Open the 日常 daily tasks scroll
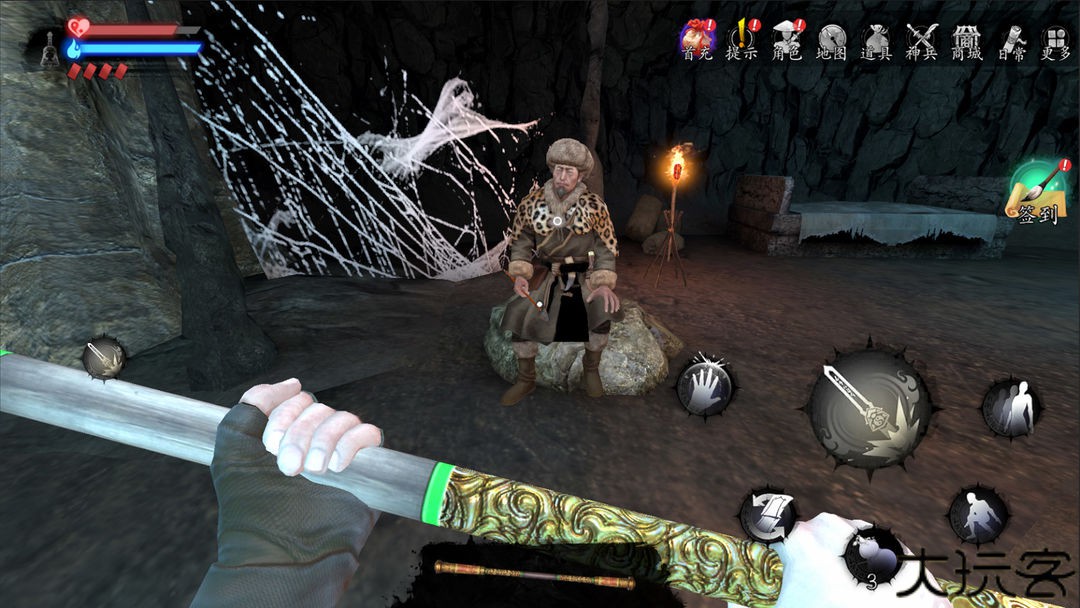 click(1011, 40)
